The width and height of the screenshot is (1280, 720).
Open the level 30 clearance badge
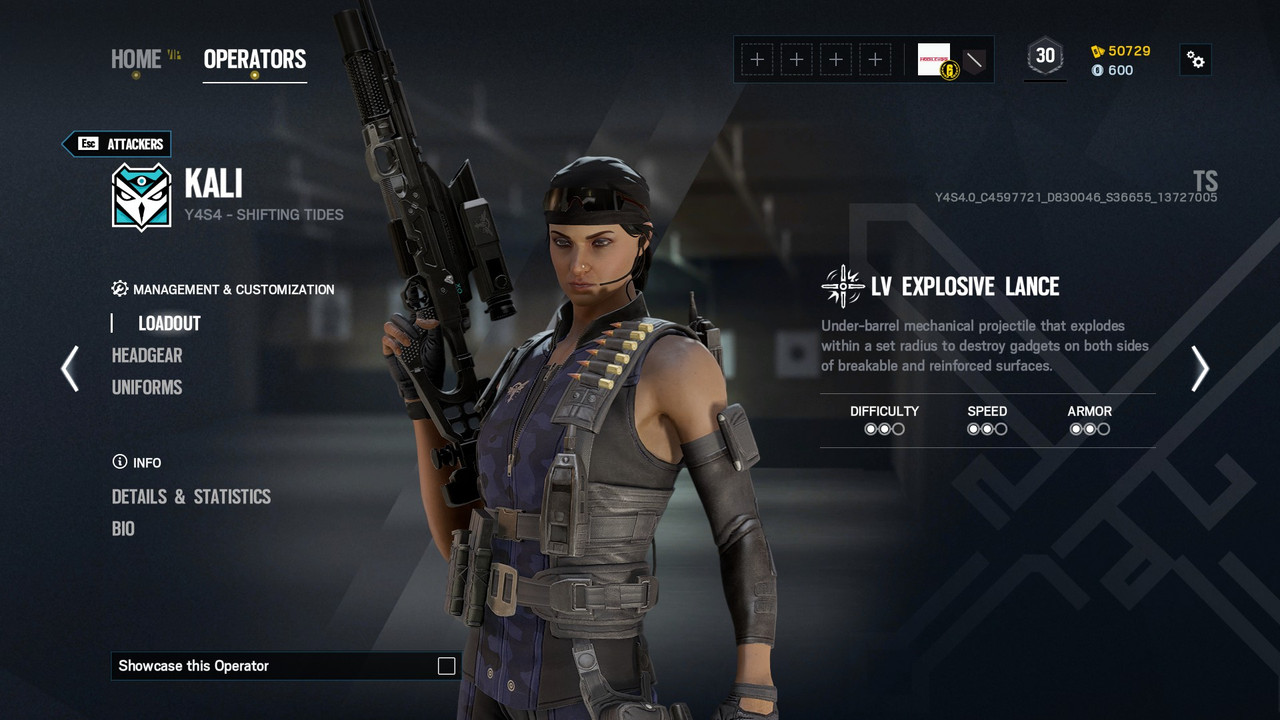coord(1045,57)
